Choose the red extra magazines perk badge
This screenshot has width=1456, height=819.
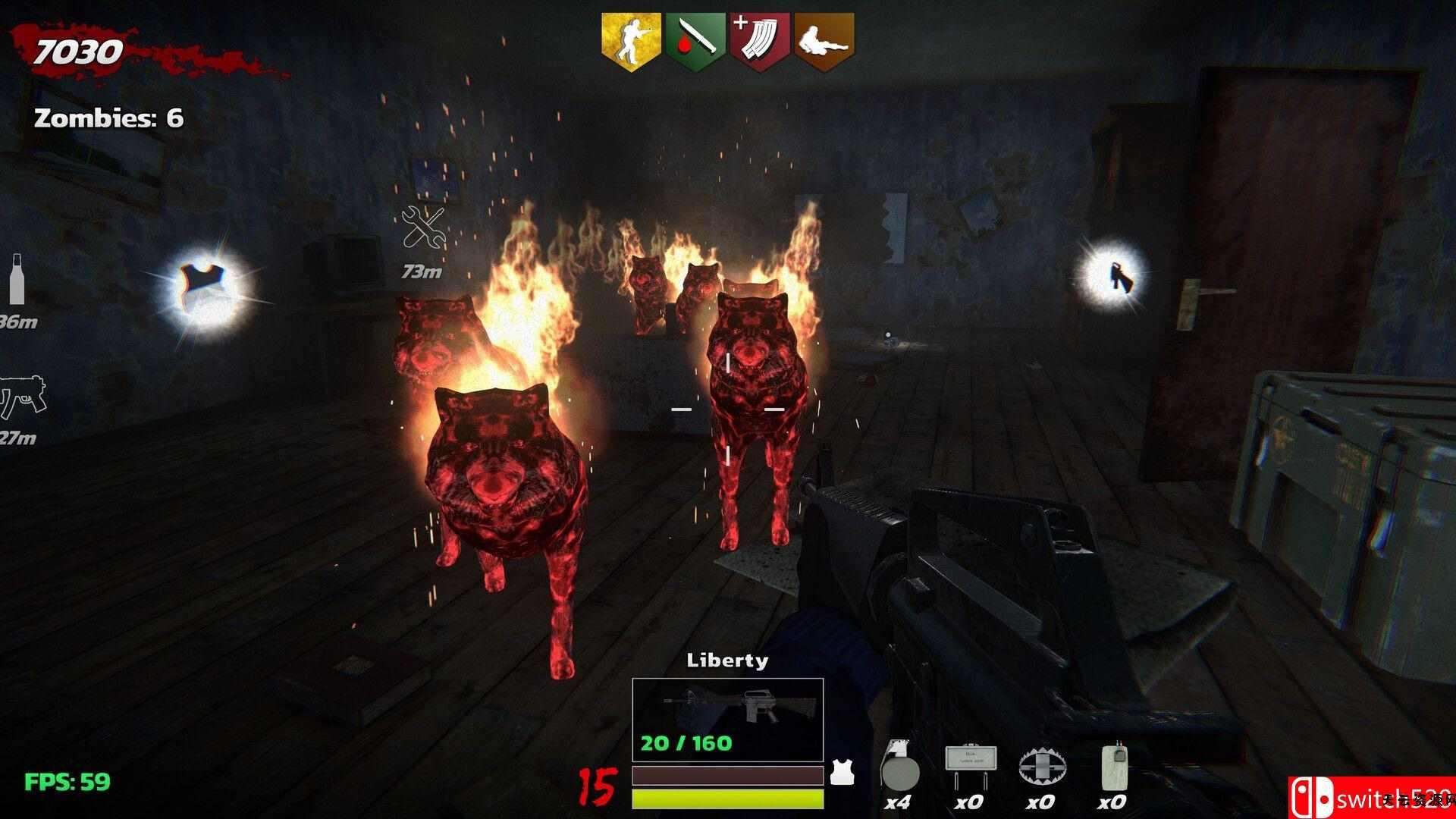coord(761,40)
